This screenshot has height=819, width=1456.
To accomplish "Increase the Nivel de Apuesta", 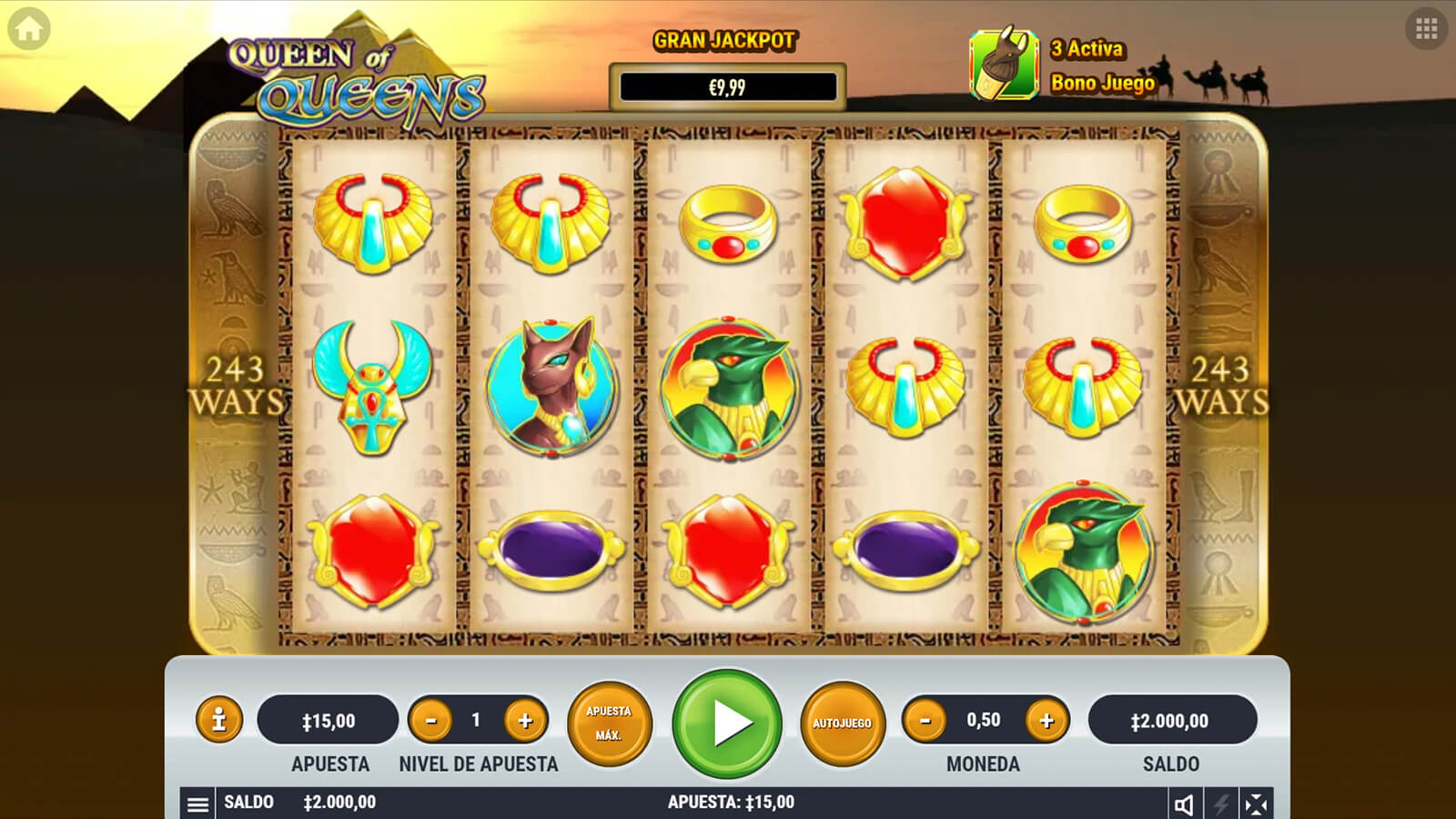I will click(525, 722).
